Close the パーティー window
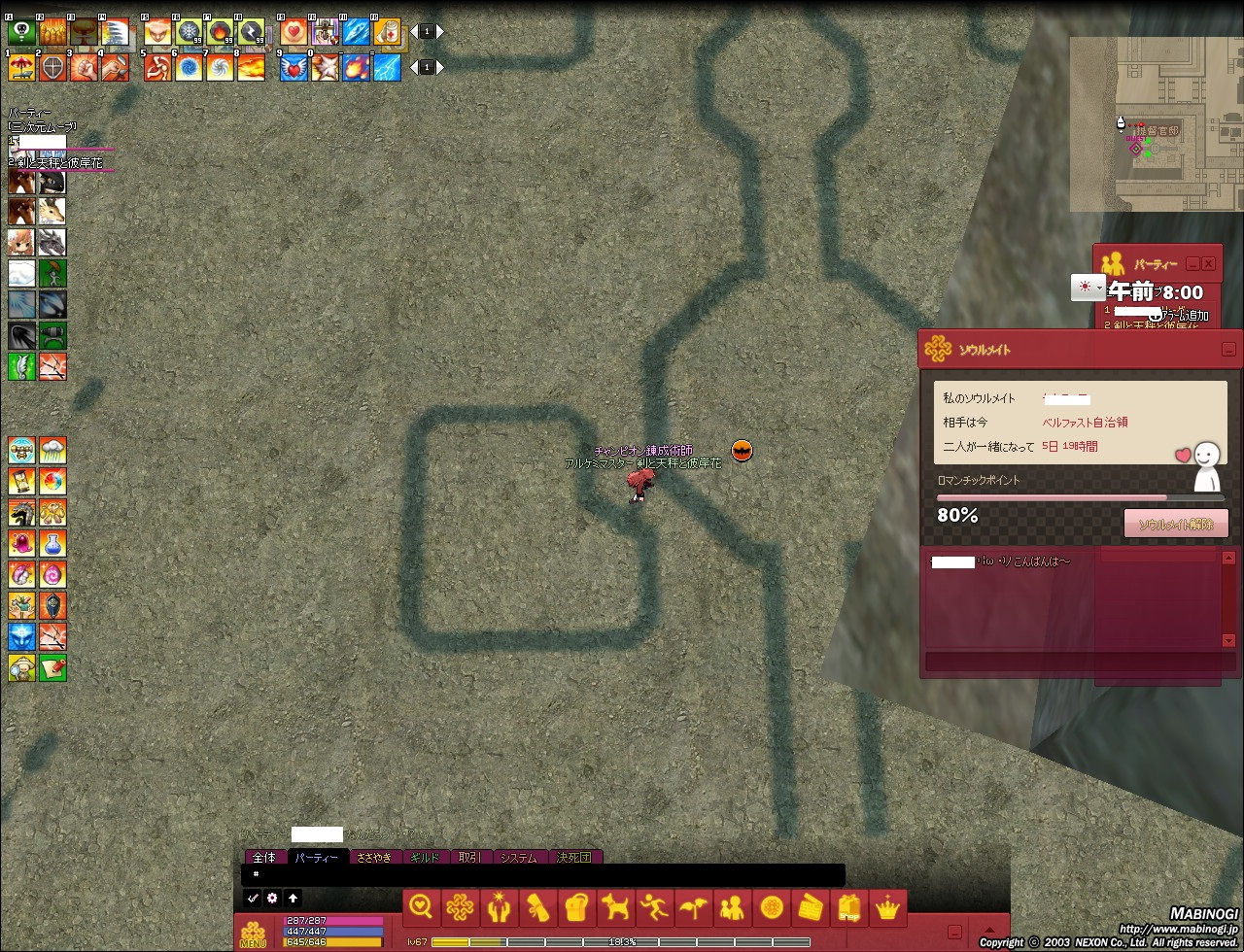The height and width of the screenshot is (952, 1244). pyautogui.click(x=1208, y=263)
